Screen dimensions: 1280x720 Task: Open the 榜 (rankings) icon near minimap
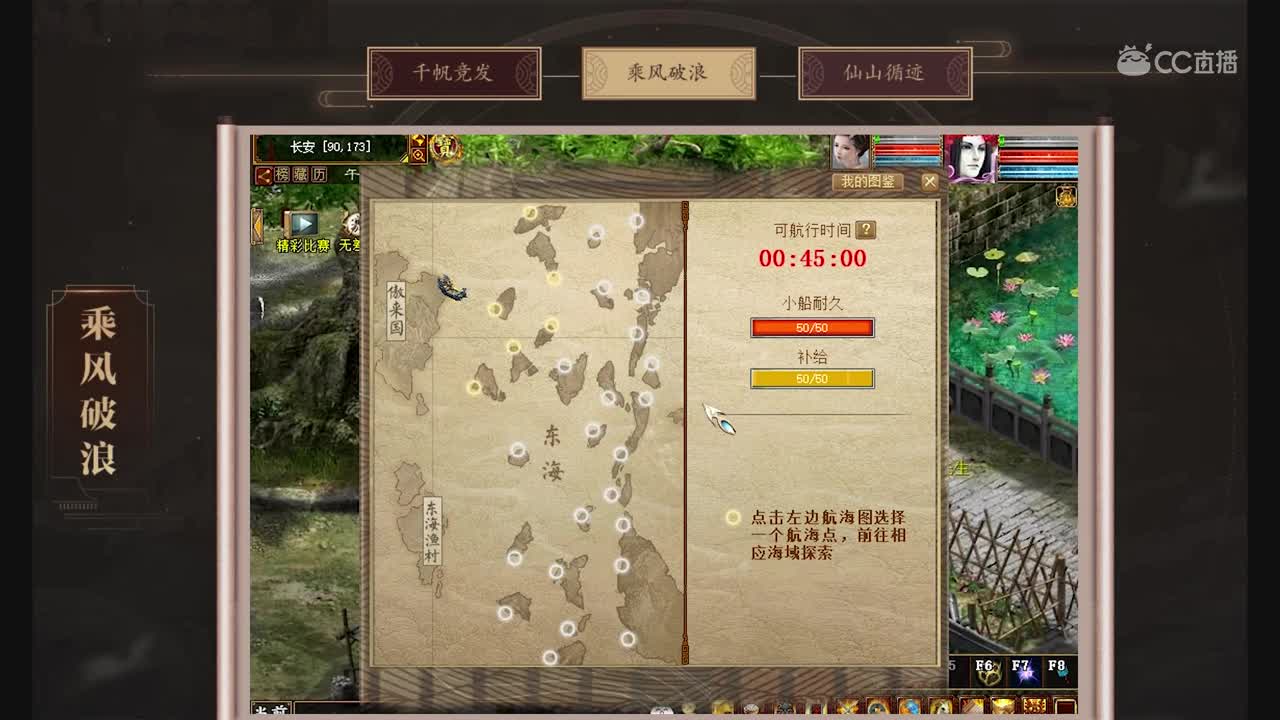[x=283, y=174]
